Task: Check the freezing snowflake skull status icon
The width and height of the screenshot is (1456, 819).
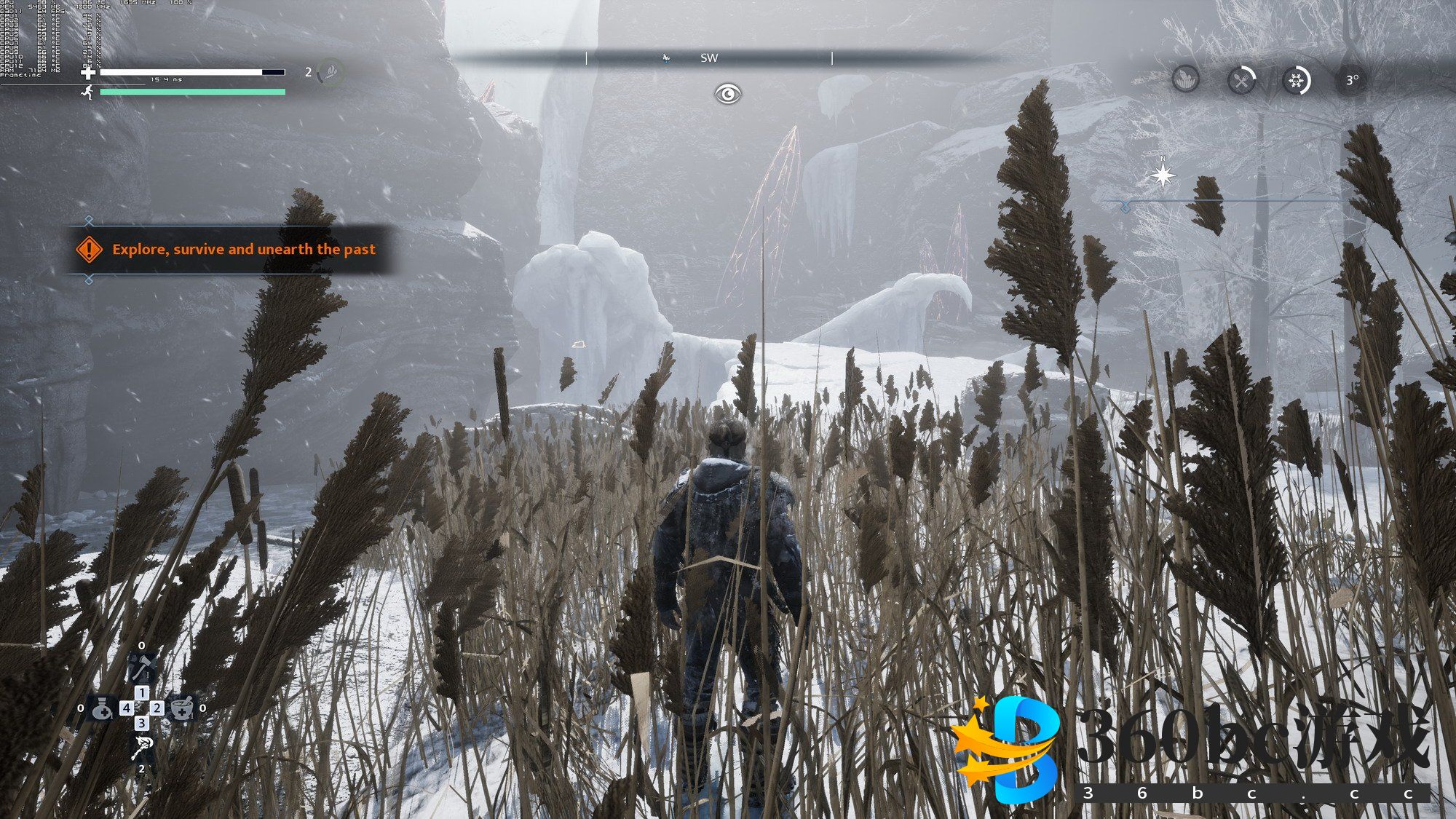Action: 1296,80
